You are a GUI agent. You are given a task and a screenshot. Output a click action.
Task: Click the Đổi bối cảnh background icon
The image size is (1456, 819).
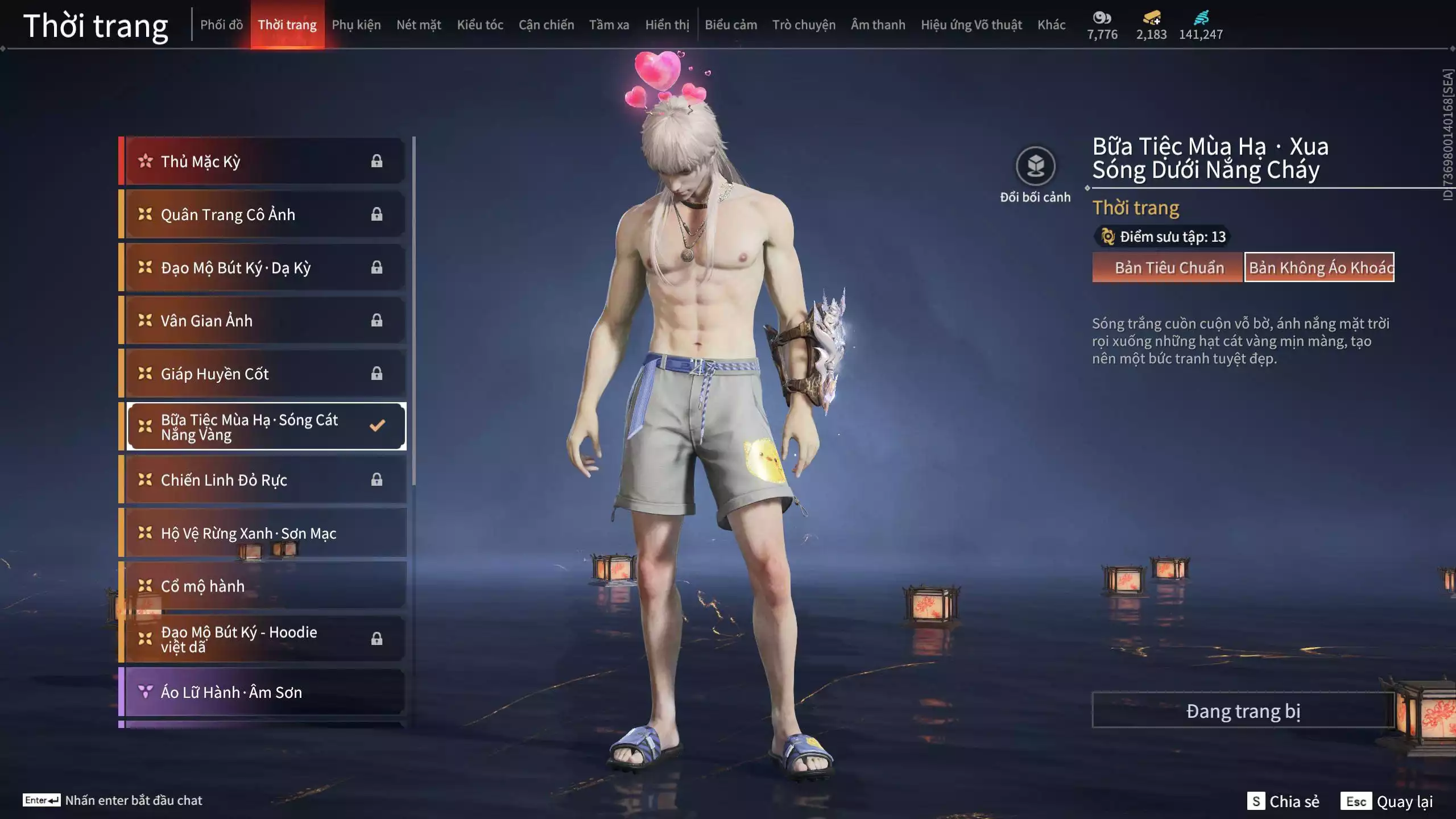1035,167
